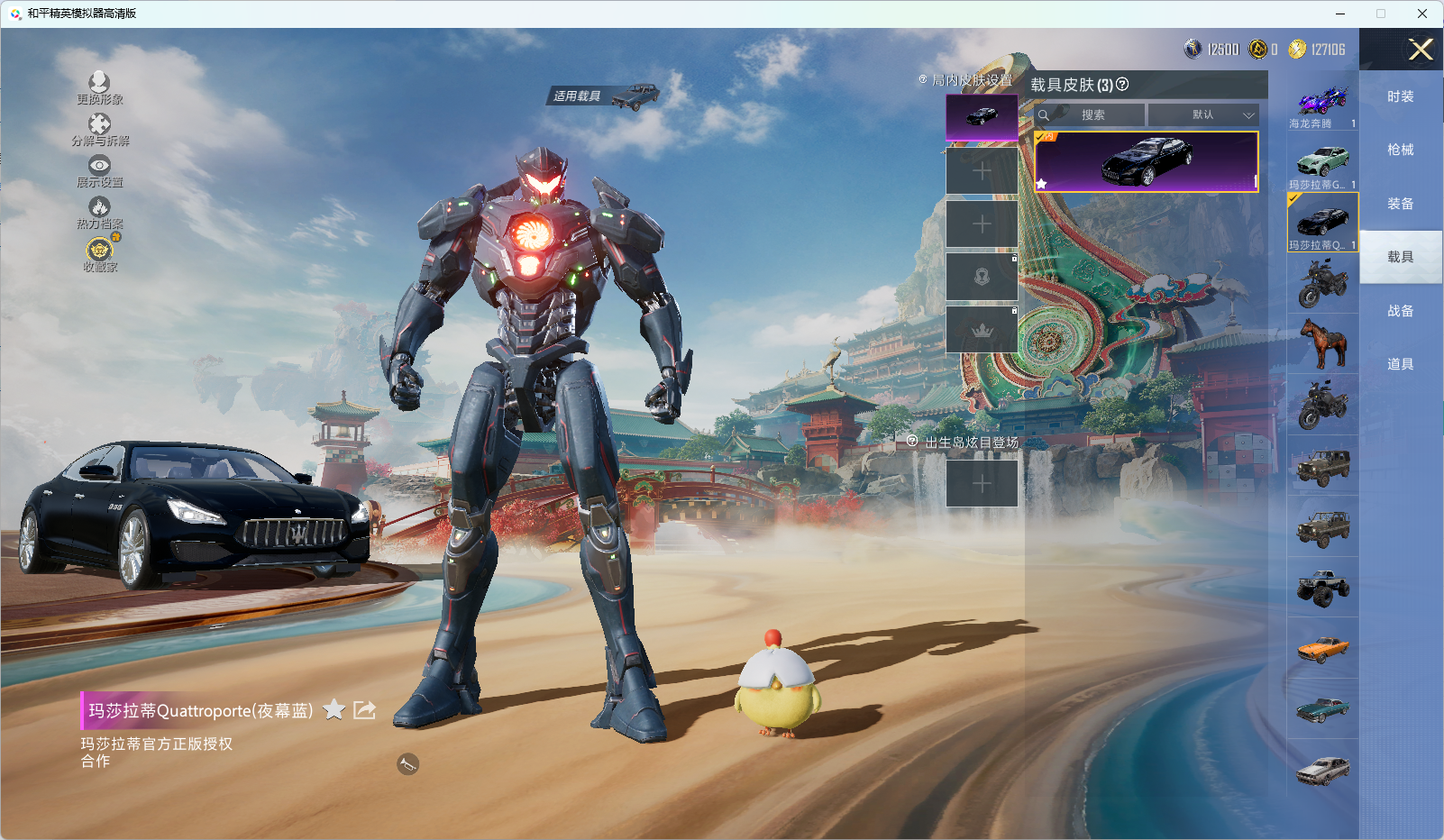The image size is (1444, 840).
Task: Select the orange muscle car thumbnail
Action: (x=1322, y=648)
